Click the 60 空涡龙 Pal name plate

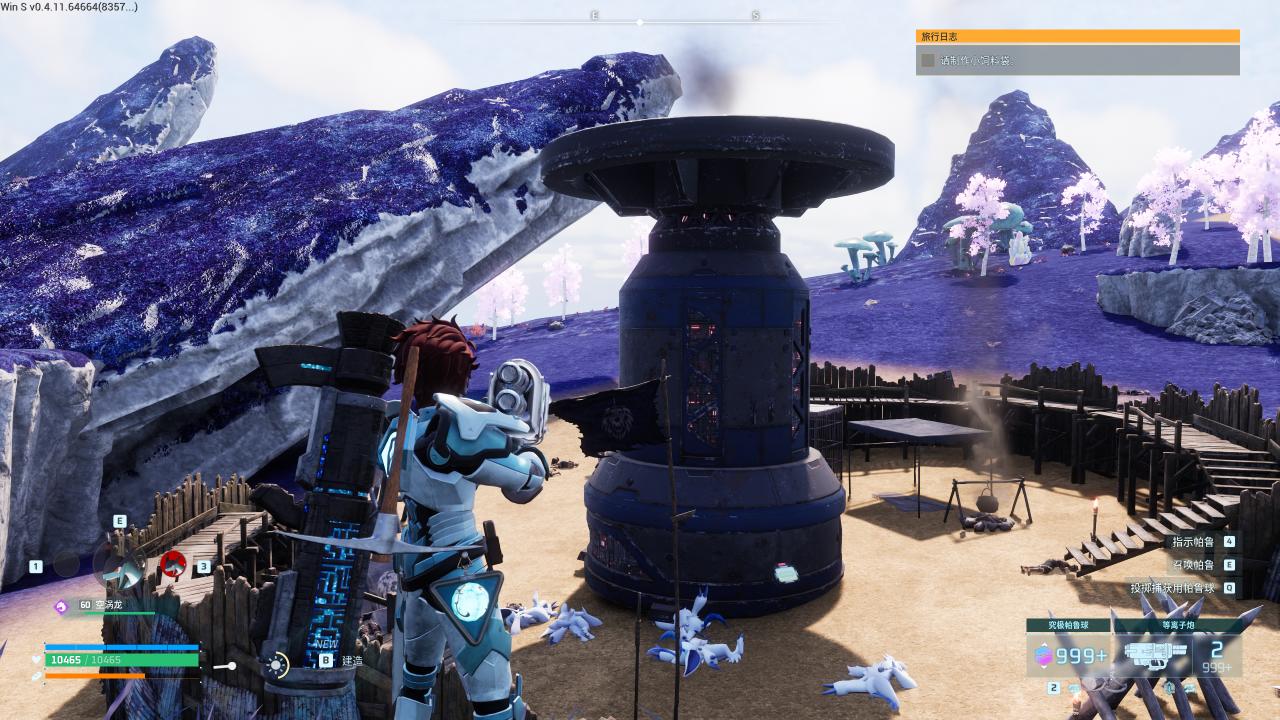(100, 605)
